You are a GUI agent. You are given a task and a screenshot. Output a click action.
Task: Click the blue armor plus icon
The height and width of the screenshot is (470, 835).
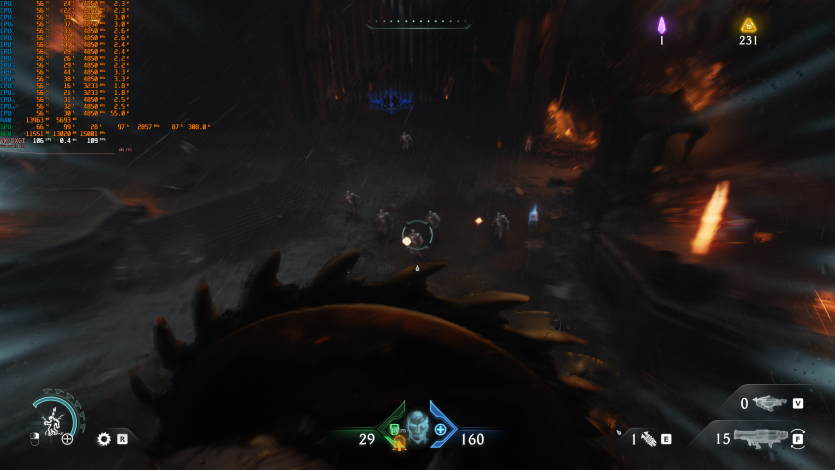[x=440, y=429]
